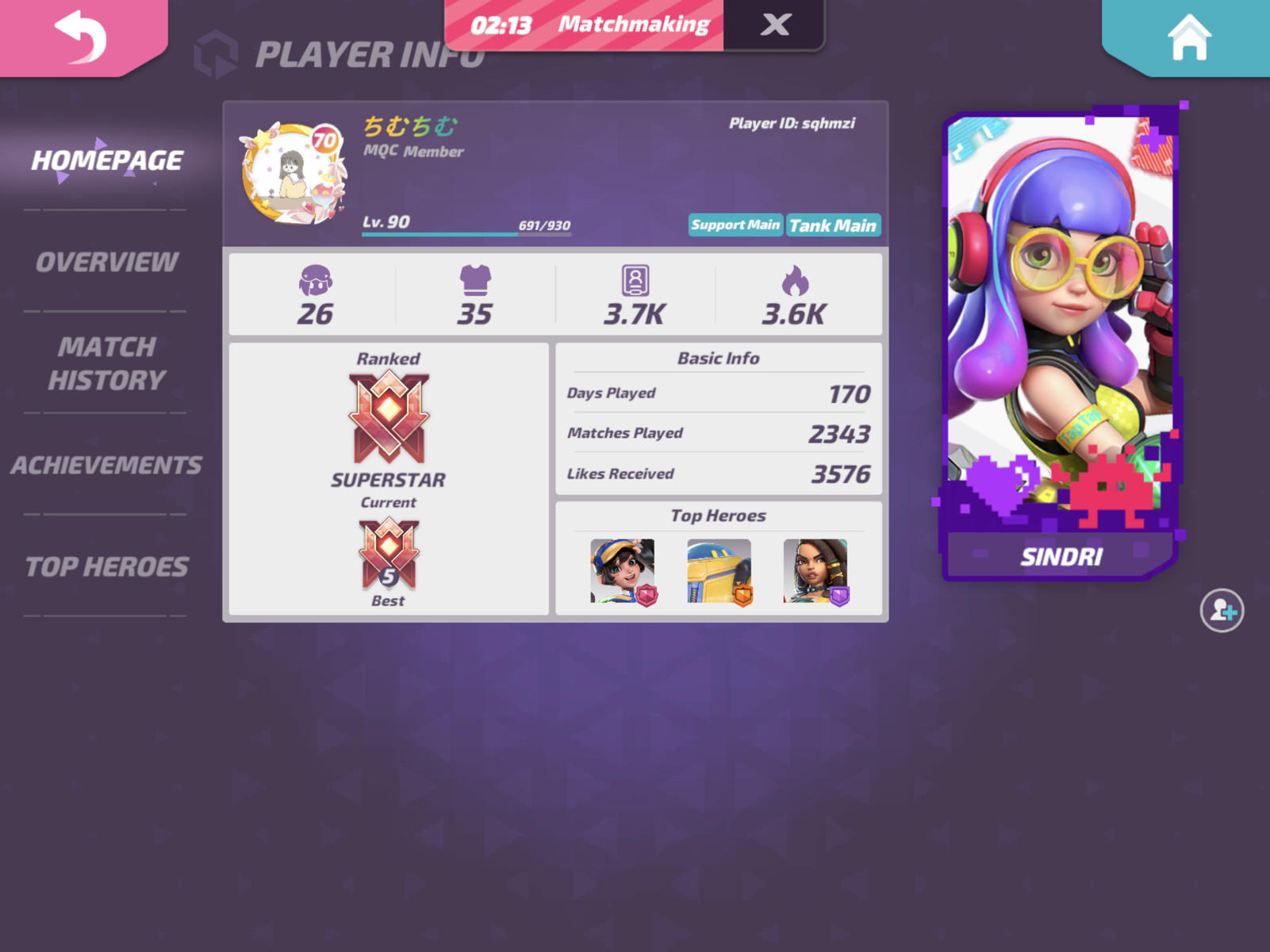Select the Overview sidebar entry

[106, 260]
